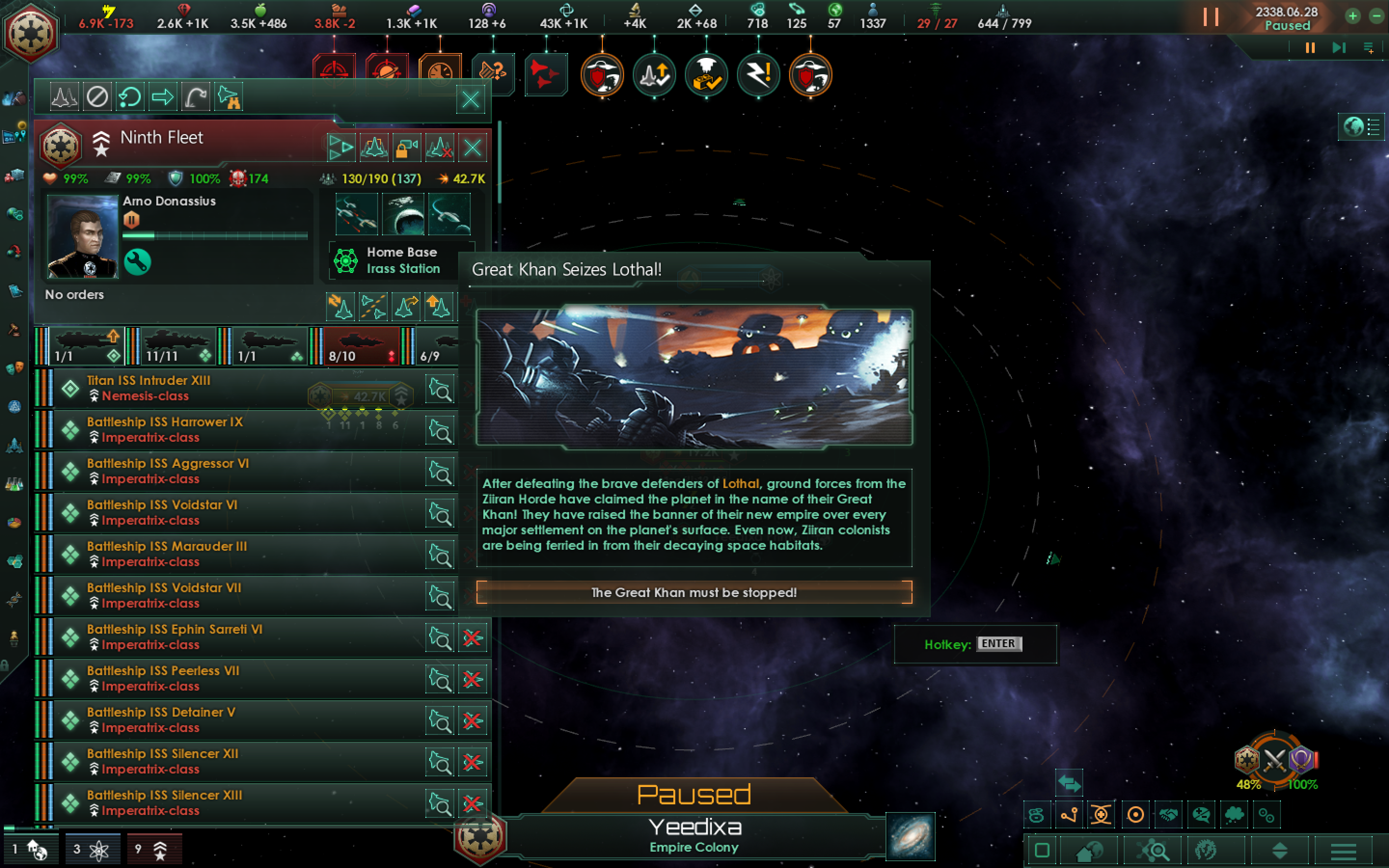The width and height of the screenshot is (1389, 868).
Task: Toggle Arno Donassius's paused leader status icon
Action: pos(133,219)
